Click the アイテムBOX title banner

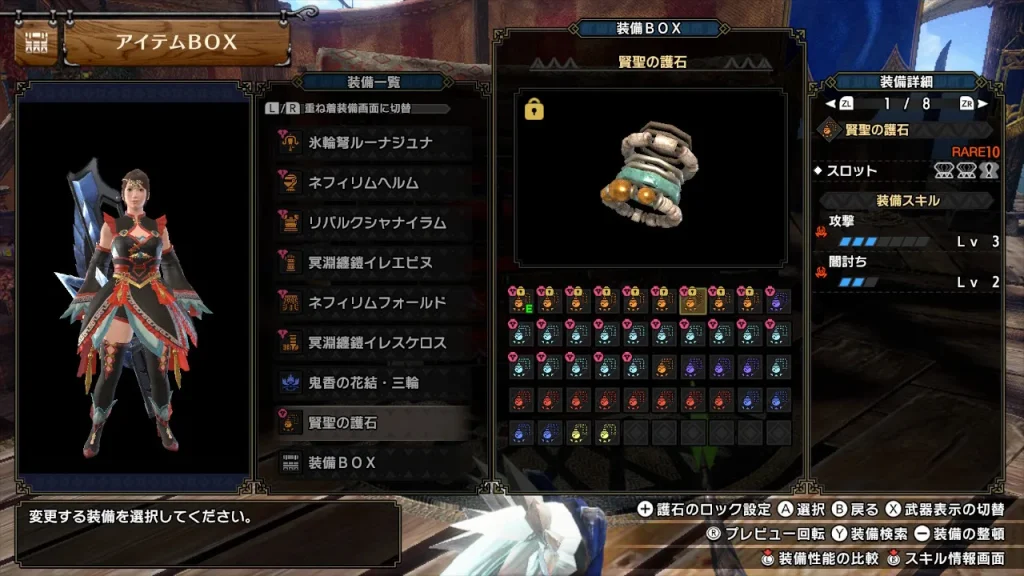point(176,42)
